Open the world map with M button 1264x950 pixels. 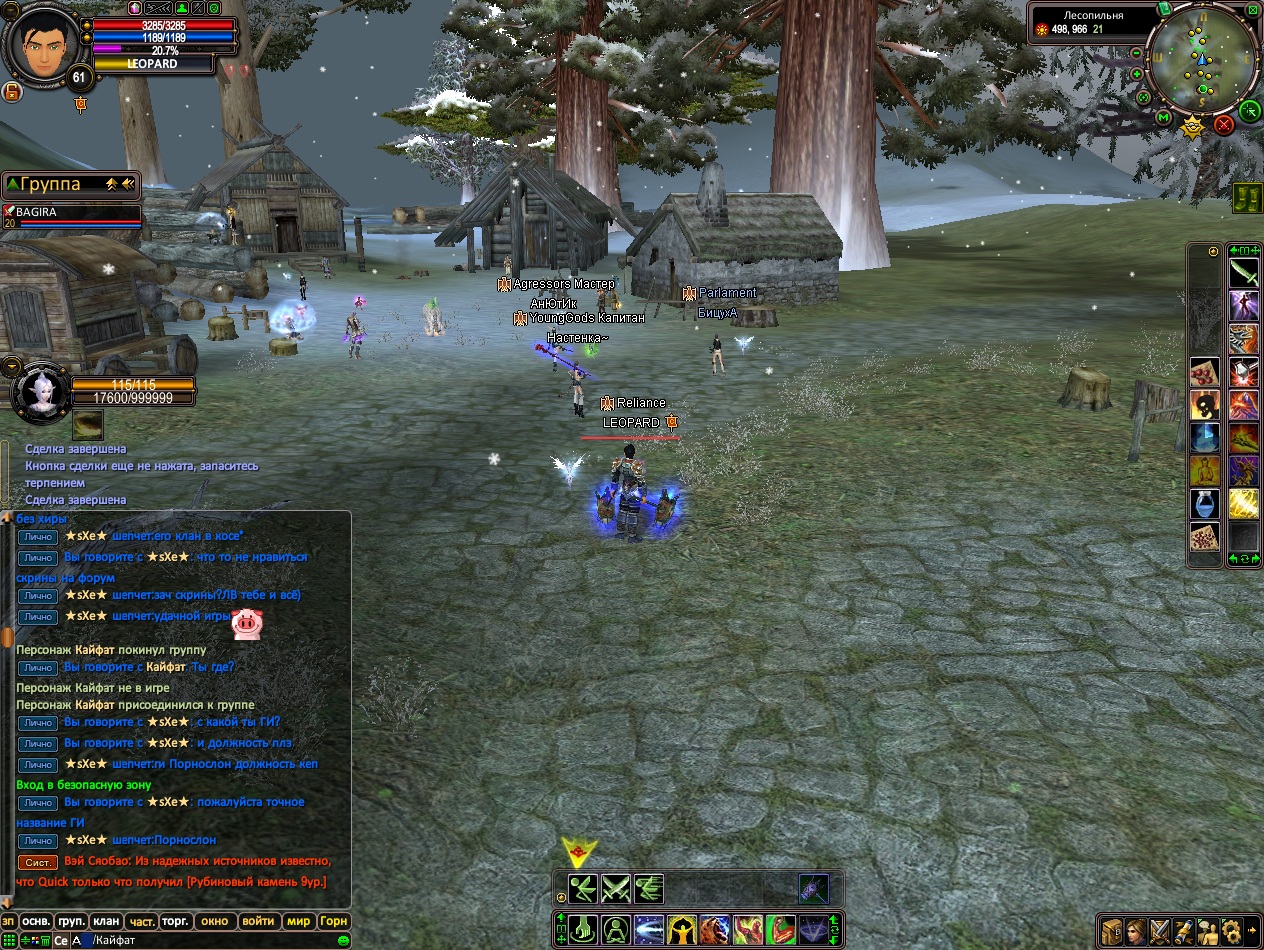click(x=1163, y=118)
